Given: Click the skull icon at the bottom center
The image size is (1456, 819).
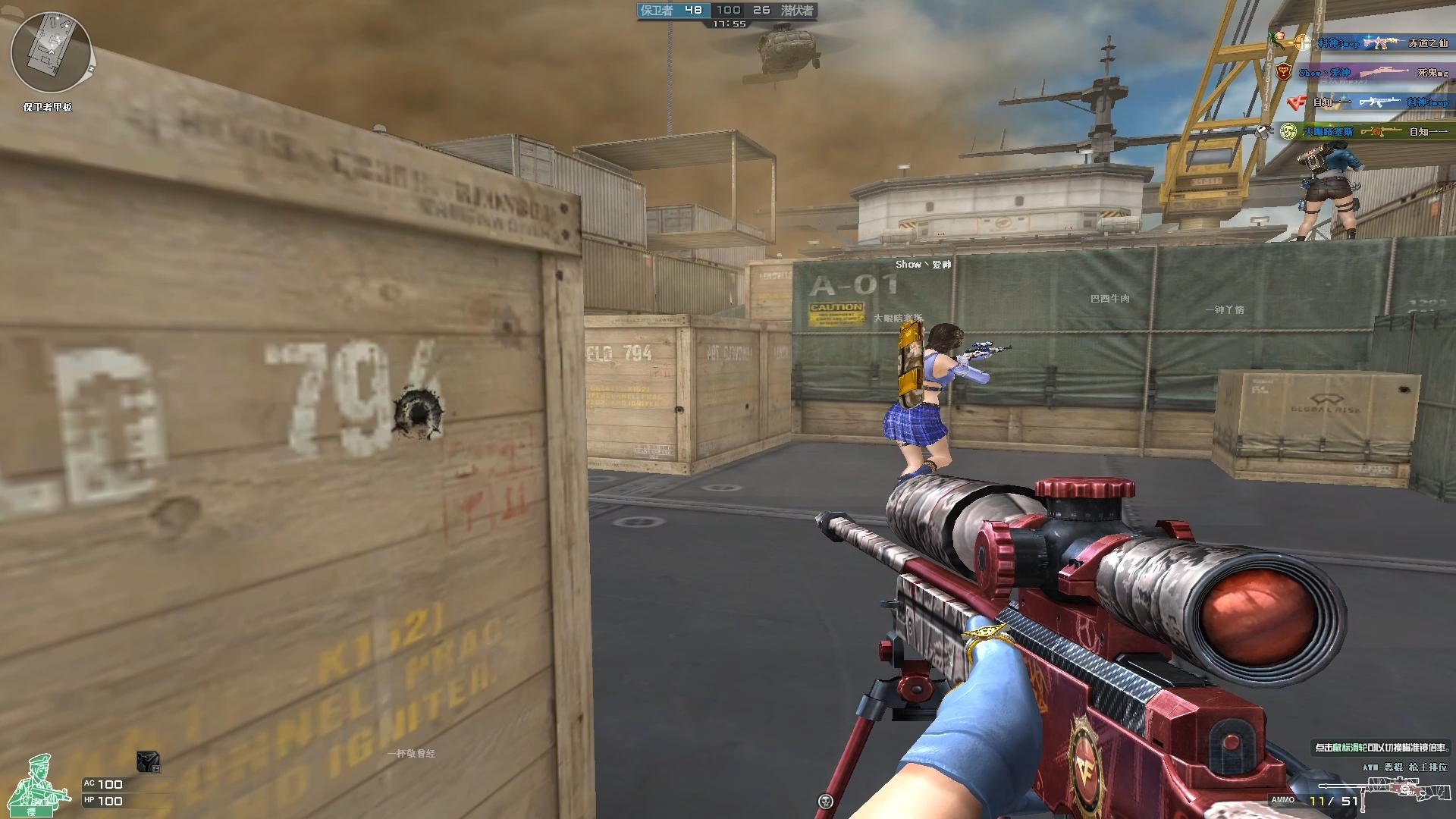Looking at the screenshot, I should pos(826,801).
